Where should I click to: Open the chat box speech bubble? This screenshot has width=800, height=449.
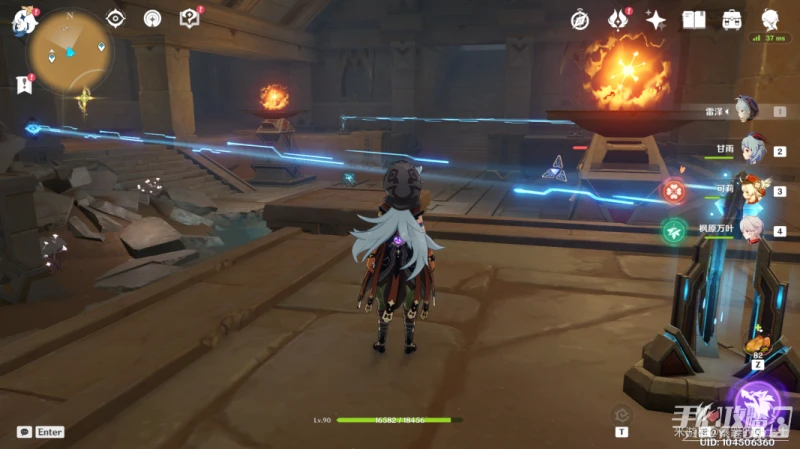[x=24, y=432]
